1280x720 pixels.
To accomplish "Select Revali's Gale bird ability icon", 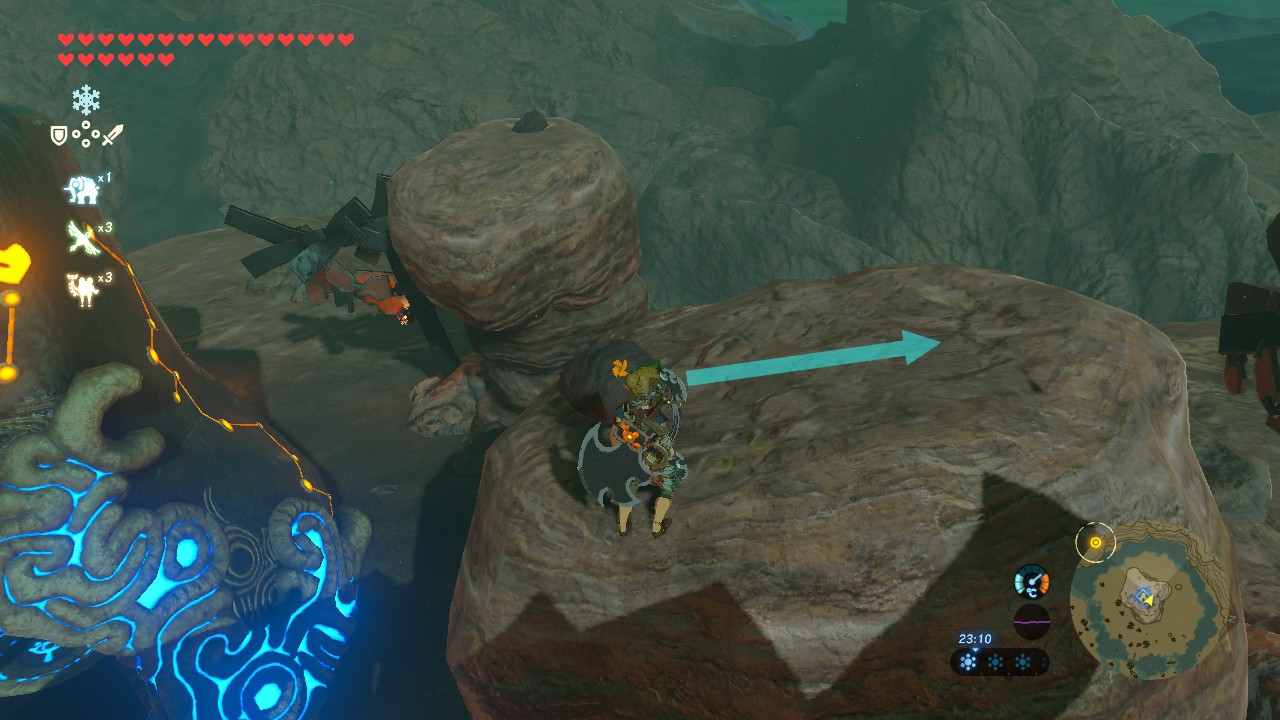I will coord(82,237).
